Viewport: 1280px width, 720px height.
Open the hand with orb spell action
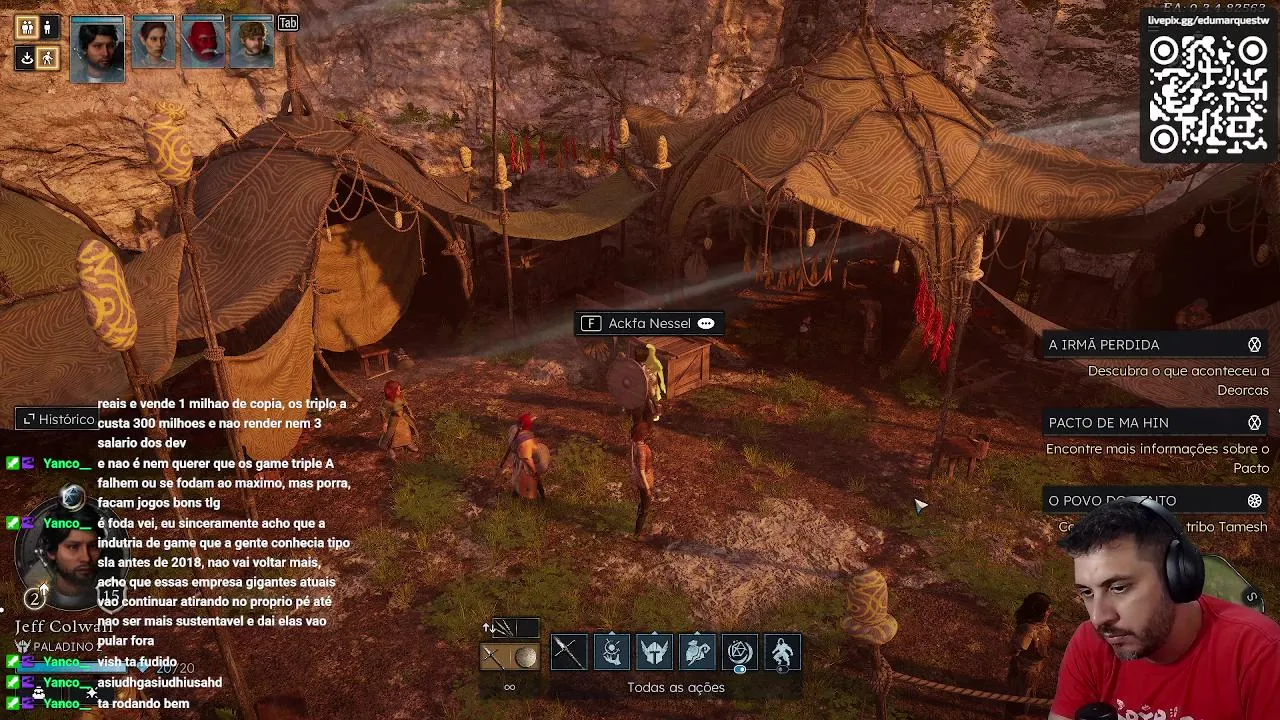(612, 653)
